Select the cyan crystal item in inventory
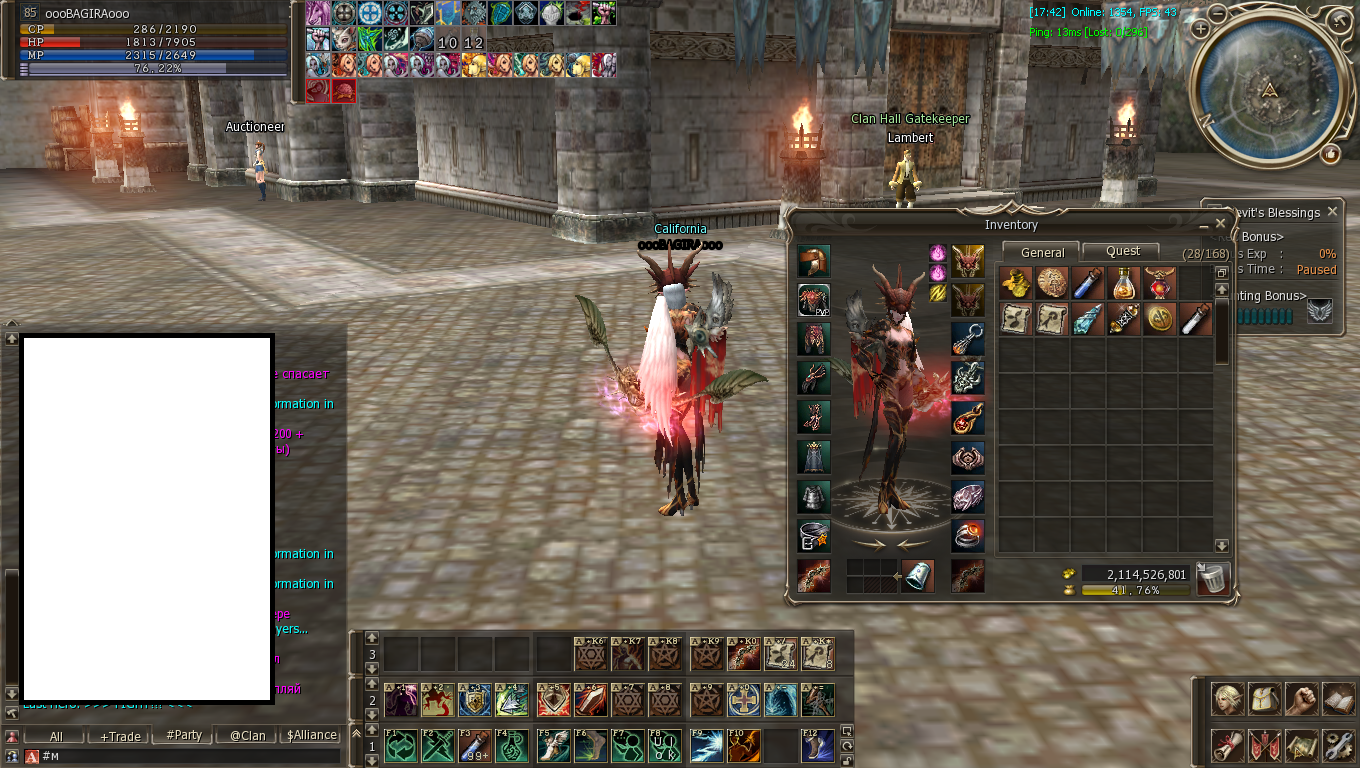The image size is (1360, 768). pos(1087,319)
